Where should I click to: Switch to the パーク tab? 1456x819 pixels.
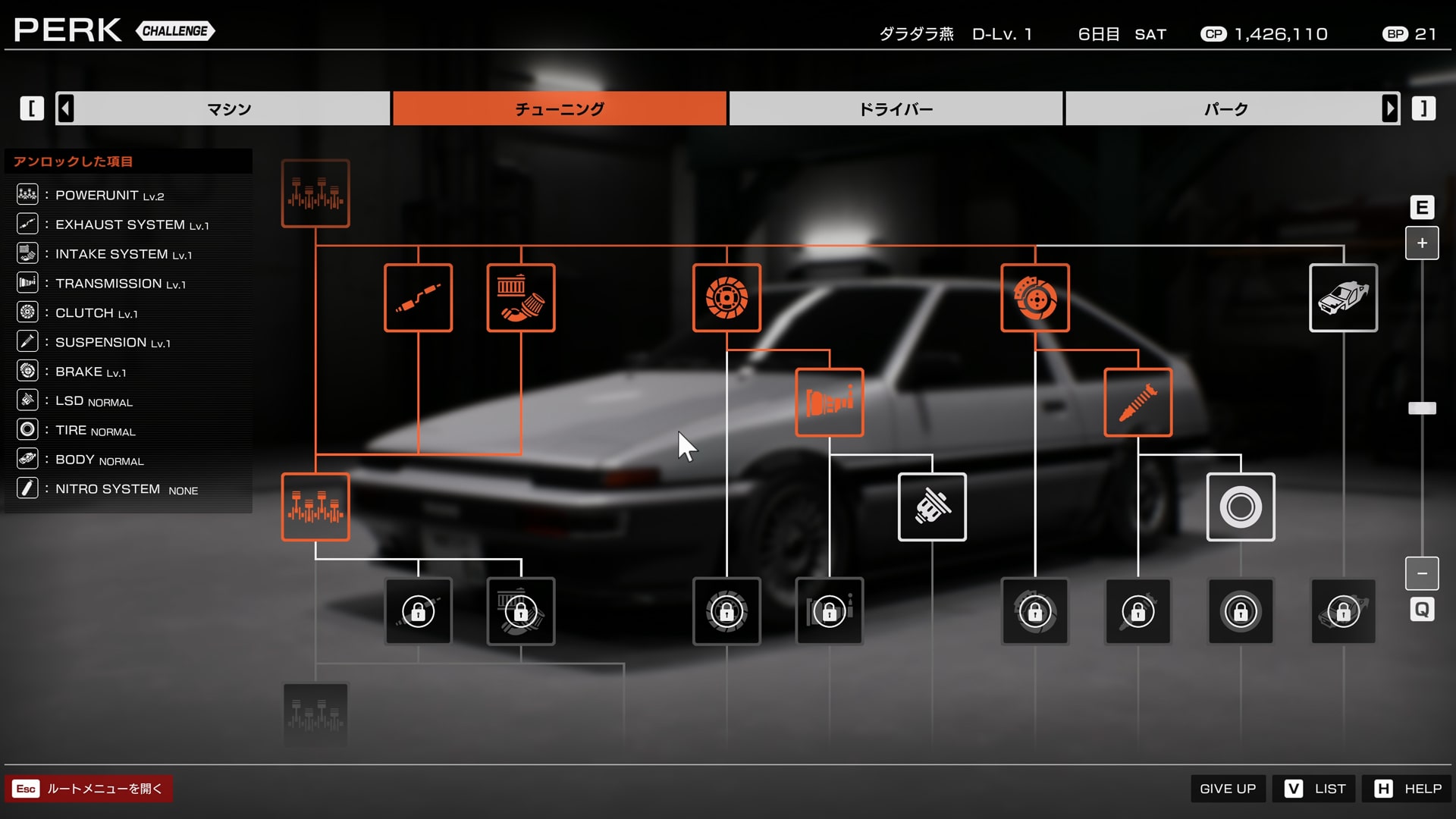point(1225,108)
